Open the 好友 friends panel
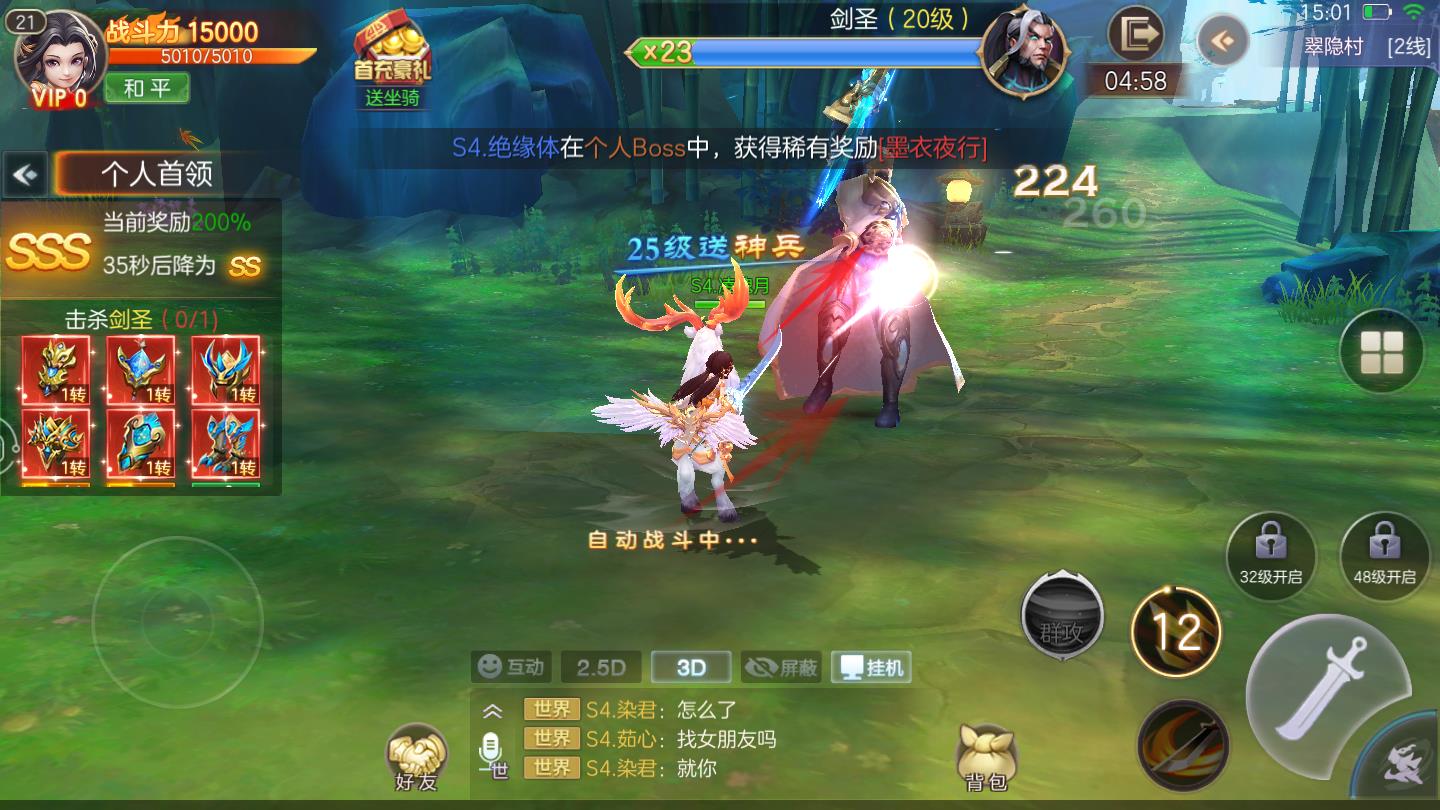 click(417, 751)
